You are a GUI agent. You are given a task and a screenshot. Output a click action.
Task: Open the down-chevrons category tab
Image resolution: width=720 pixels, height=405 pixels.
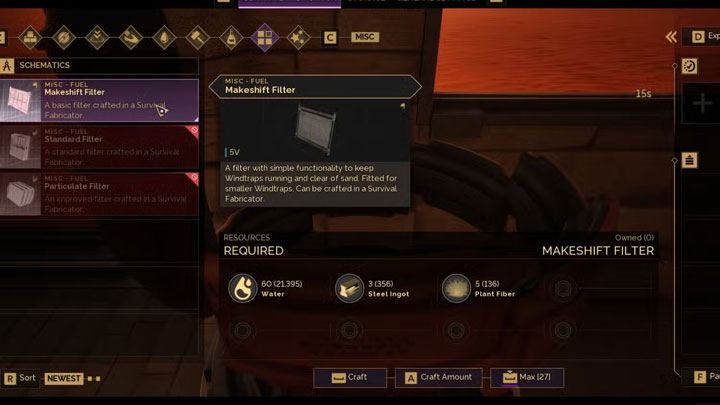point(98,38)
